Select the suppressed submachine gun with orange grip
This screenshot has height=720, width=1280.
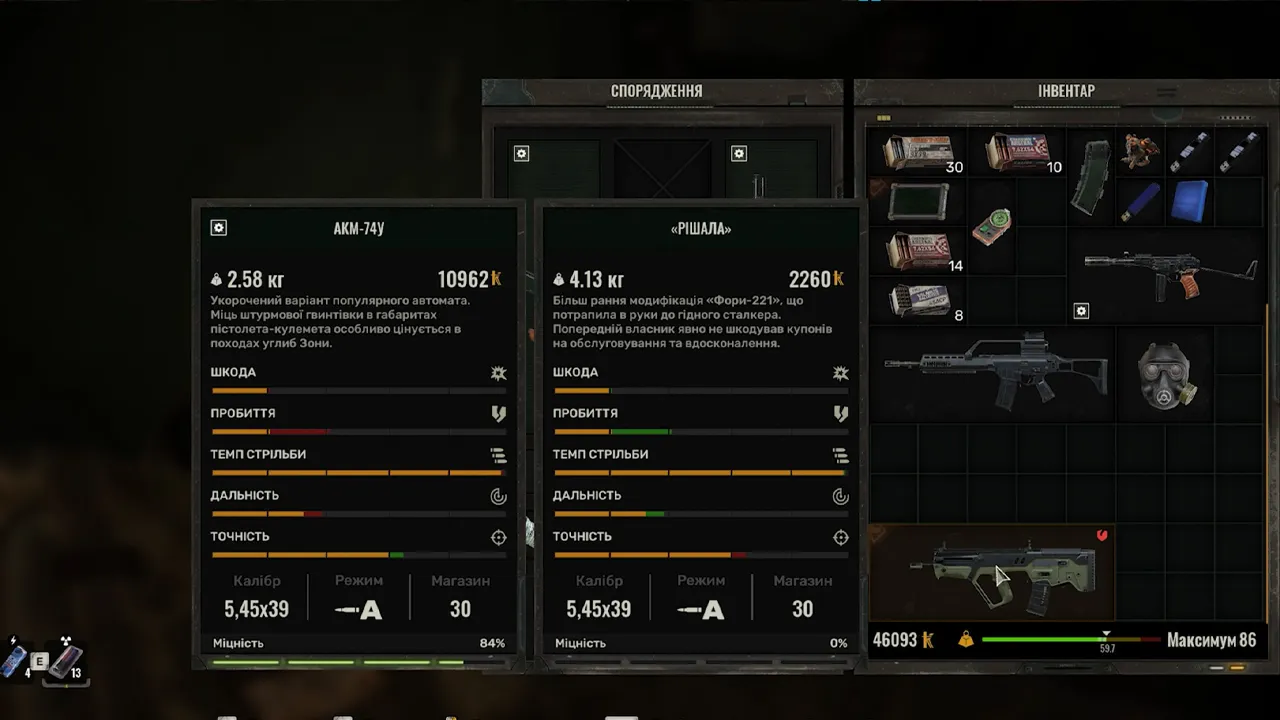tap(1166, 272)
